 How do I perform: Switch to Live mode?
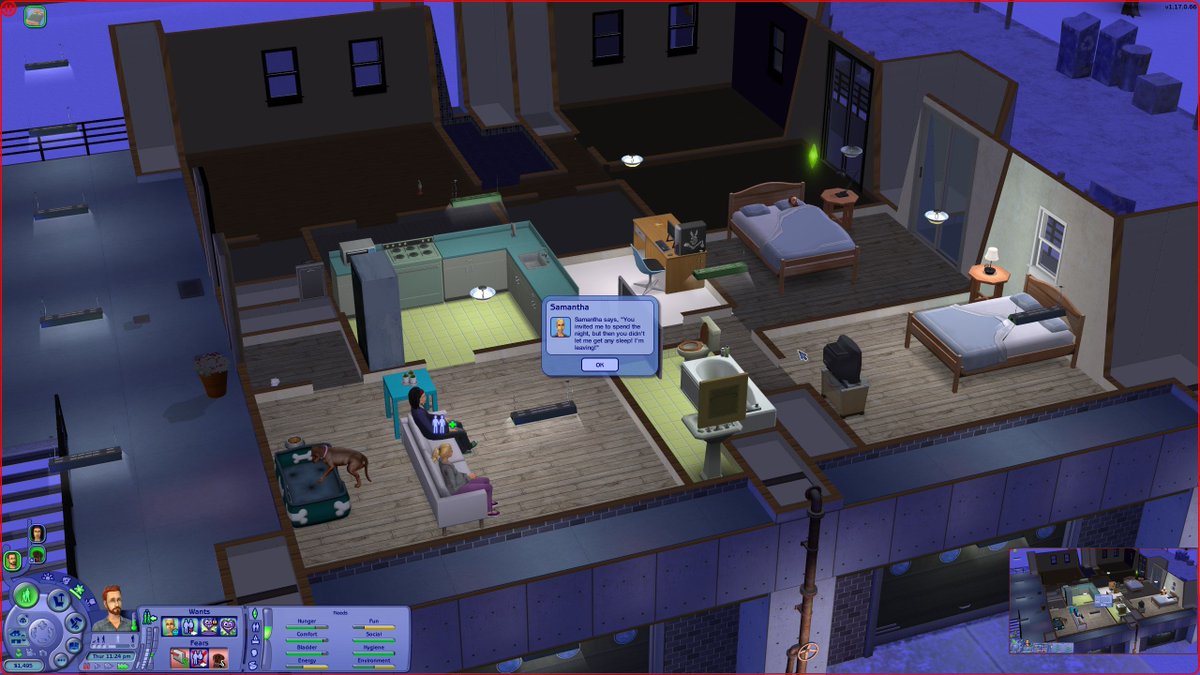click(x=27, y=596)
